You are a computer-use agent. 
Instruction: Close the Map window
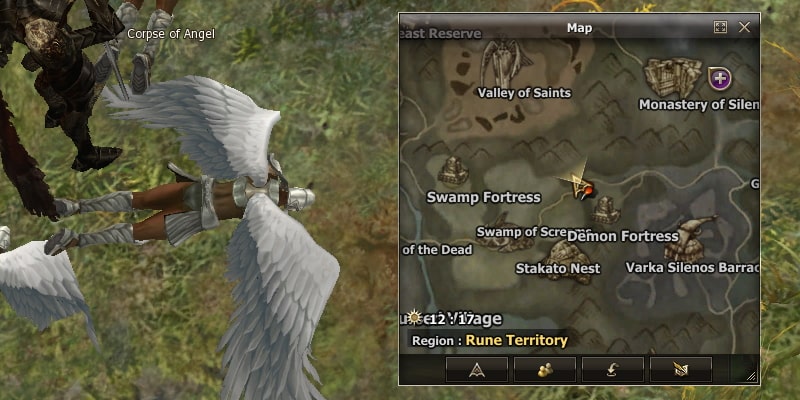tap(744, 28)
